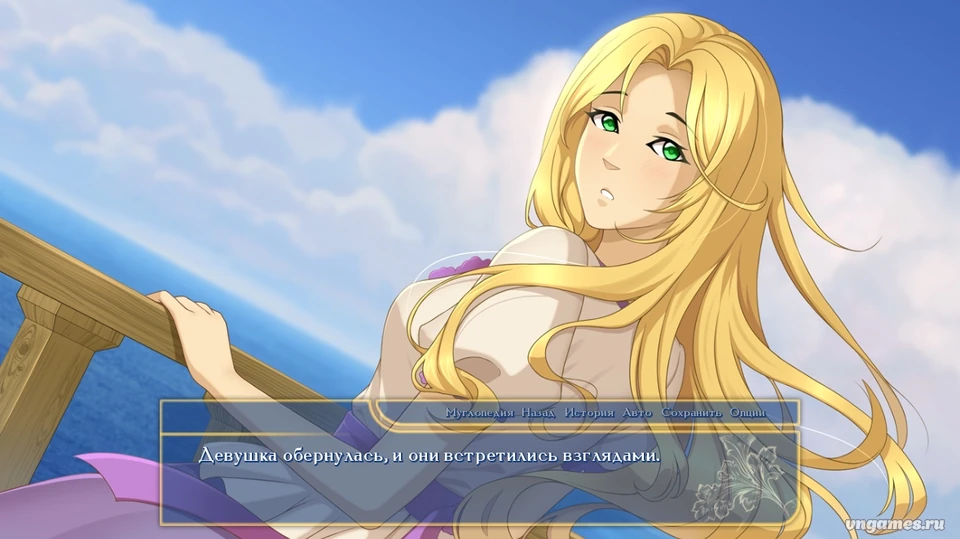Image resolution: width=960 pixels, height=539 pixels.
Task: Go back with the Назад button
Action: point(538,413)
